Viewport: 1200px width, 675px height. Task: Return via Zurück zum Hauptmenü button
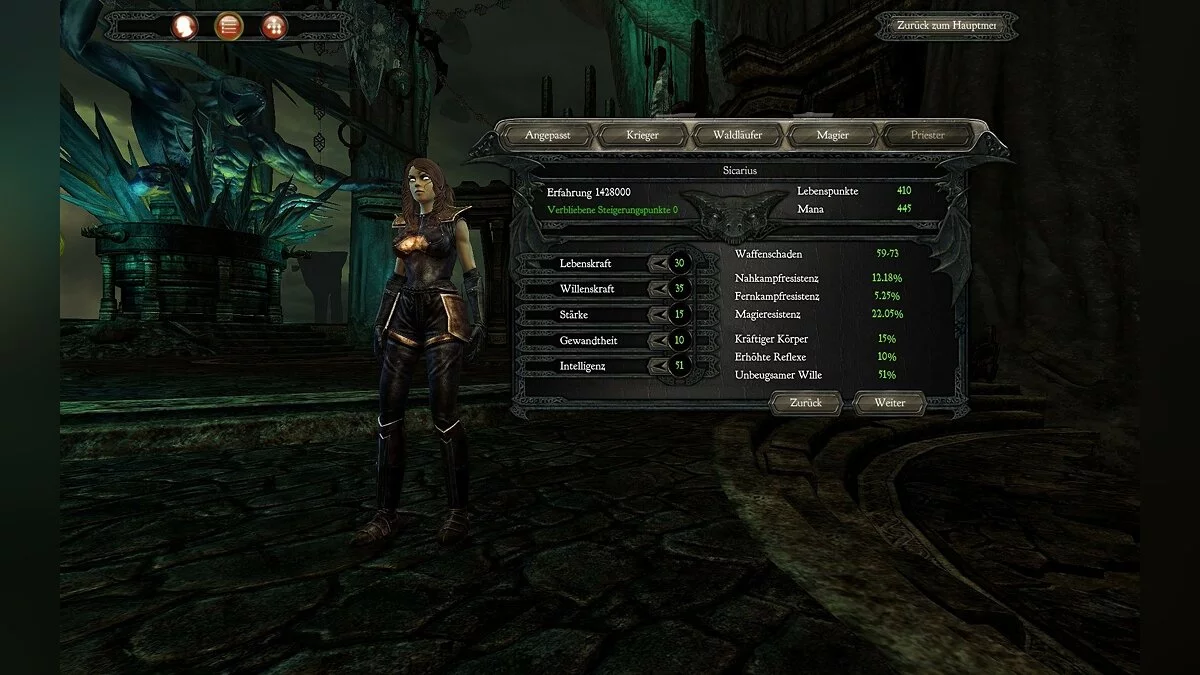coord(946,26)
